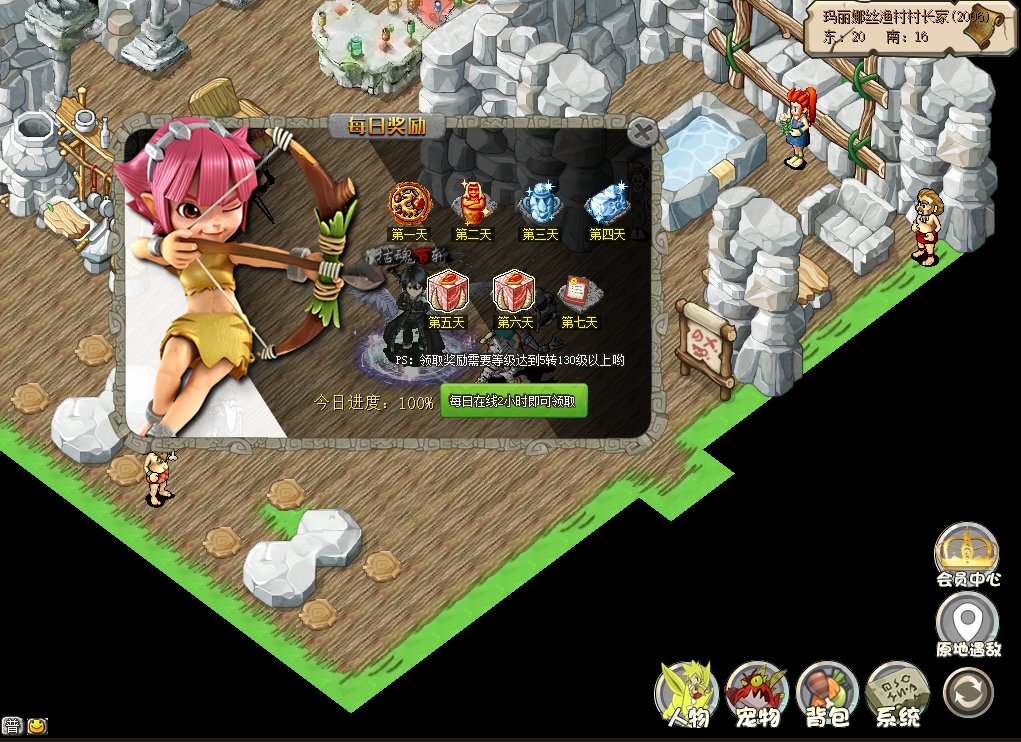
Task: Select the 第六天 meat box reward
Action: coord(514,292)
